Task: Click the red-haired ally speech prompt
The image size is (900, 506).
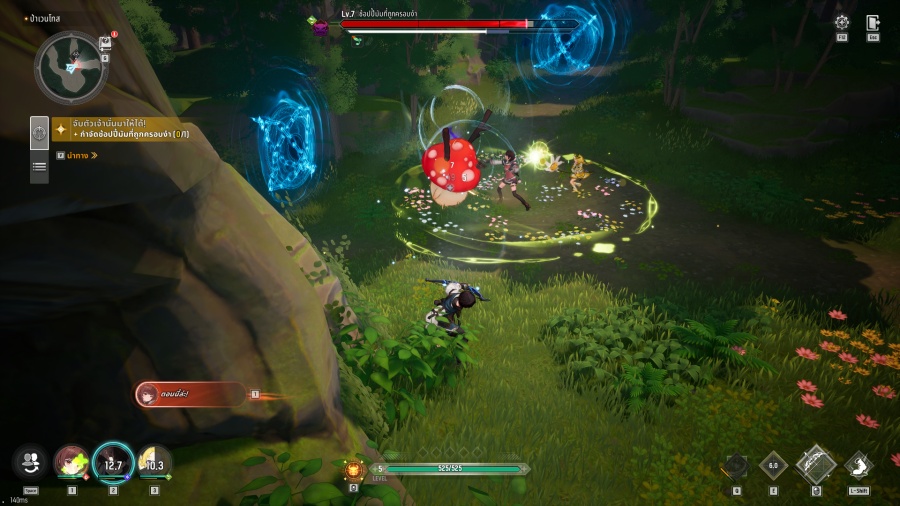Action: tap(190, 394)
